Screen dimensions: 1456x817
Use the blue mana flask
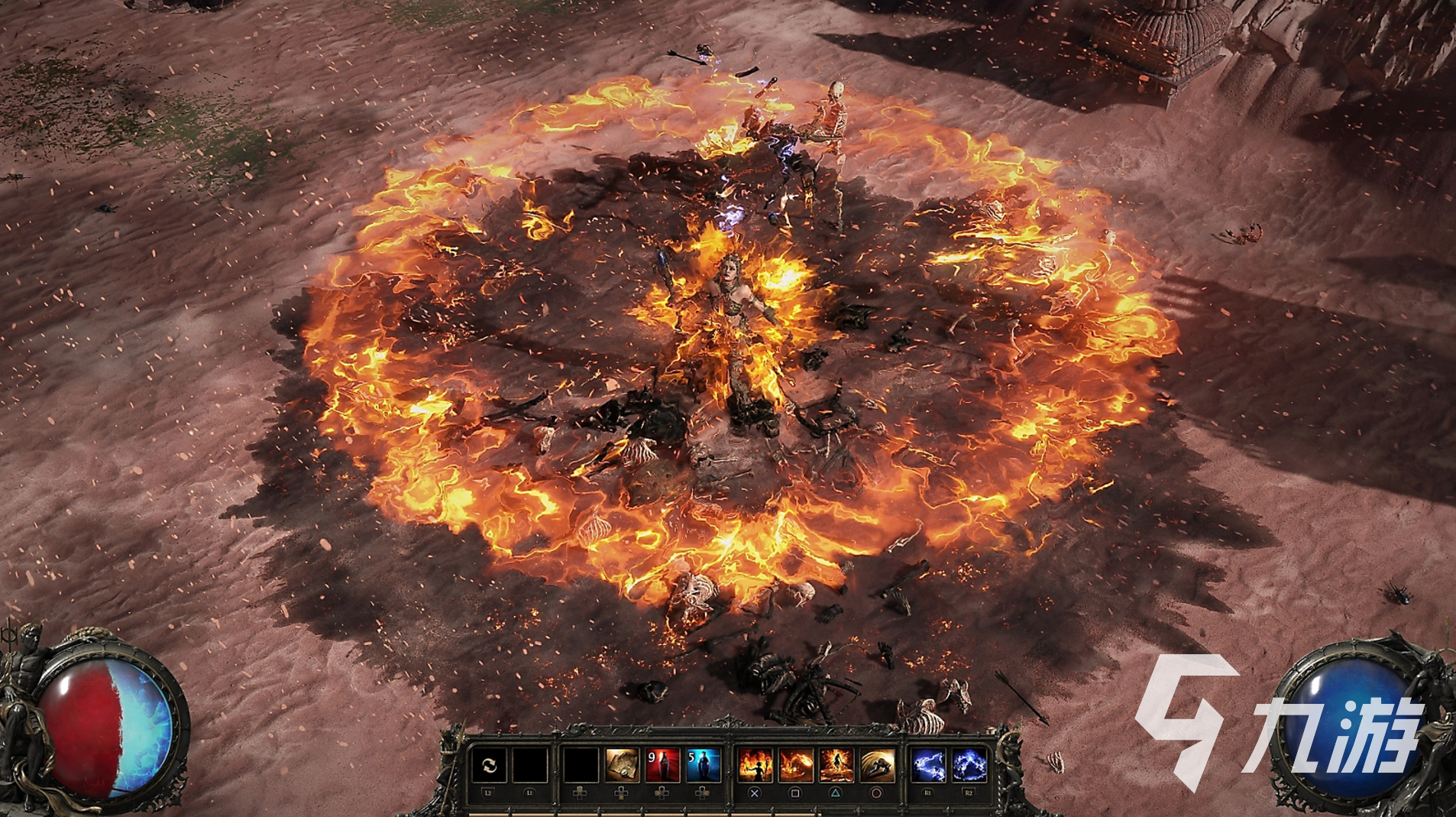tap(703, 765)
